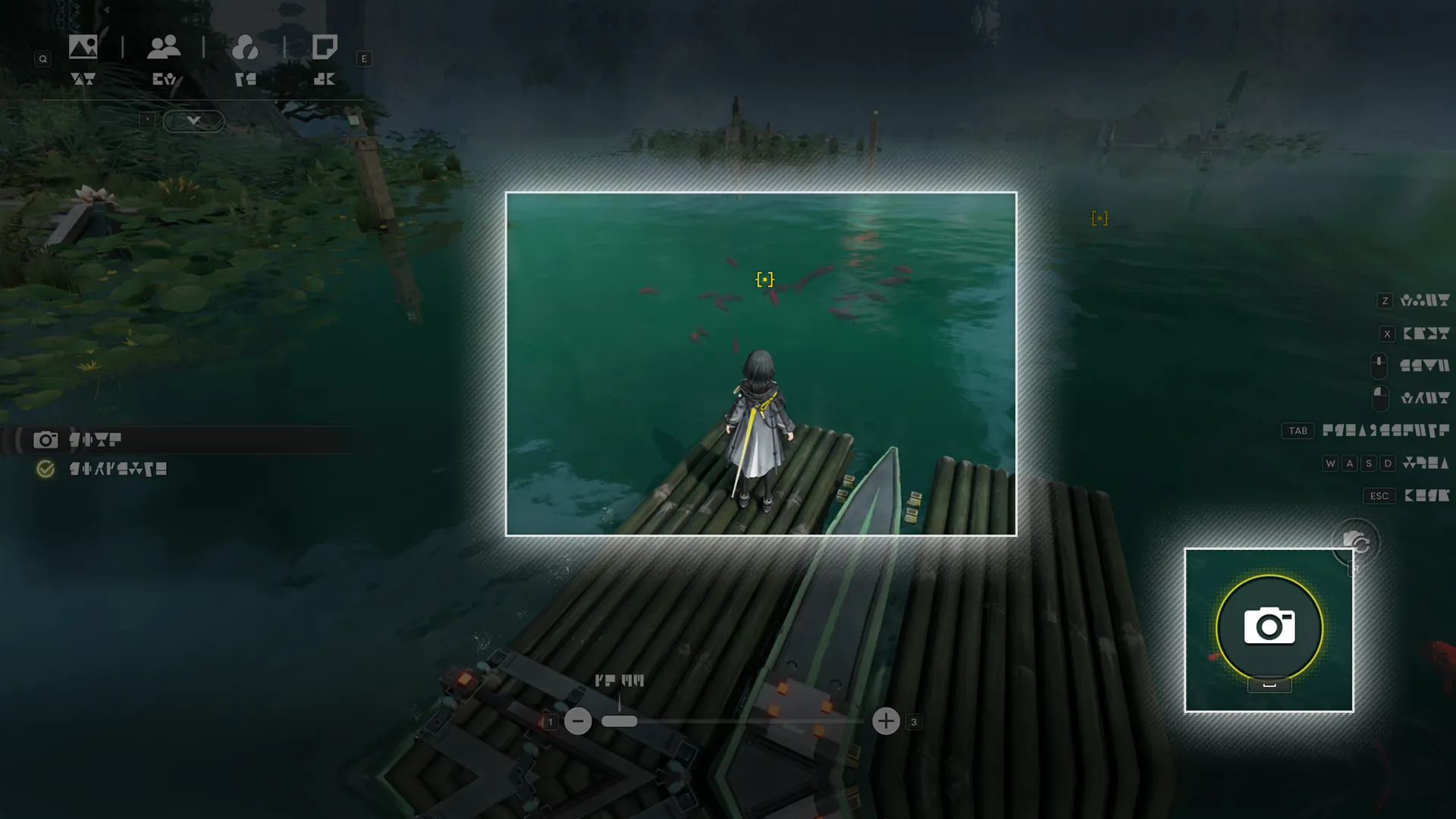Expand the chevron dropdown under the tabs
This screenshot has width=1456, height=819.
(193, 121)
